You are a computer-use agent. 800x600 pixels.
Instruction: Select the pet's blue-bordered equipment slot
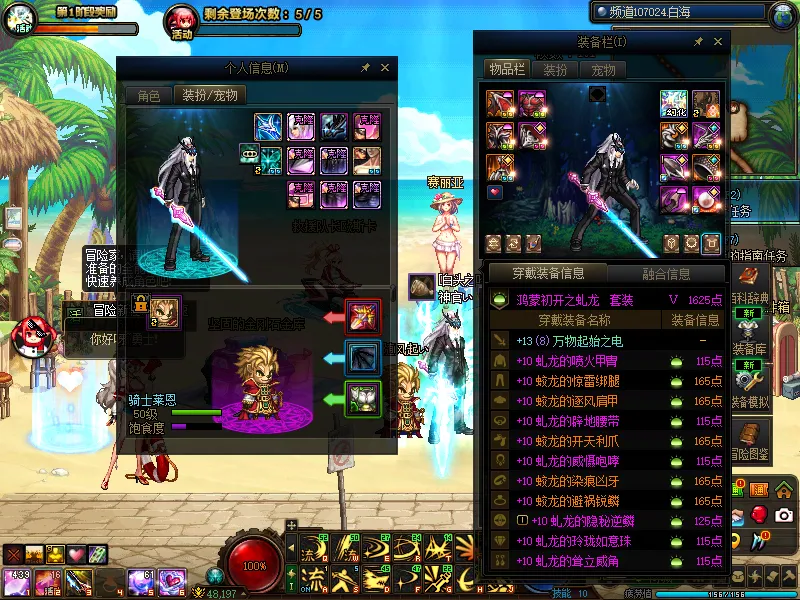[x=362, y=356]
